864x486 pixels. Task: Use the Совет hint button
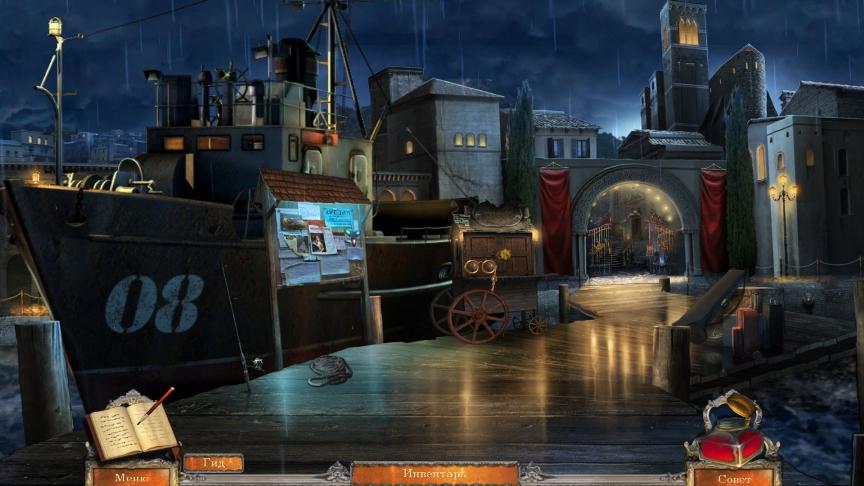(733, 477)
